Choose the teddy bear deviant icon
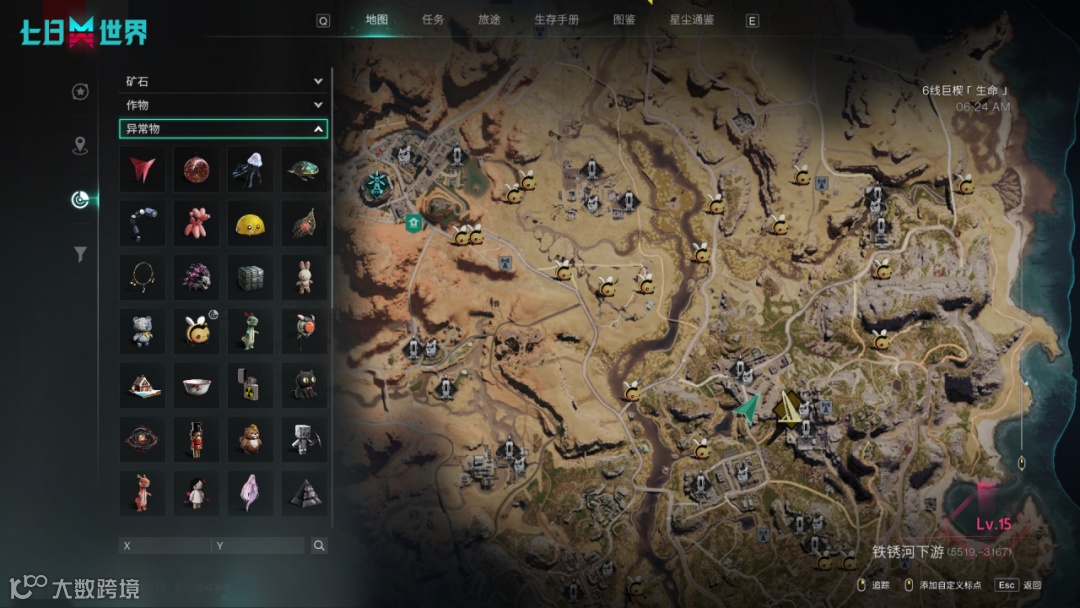1080x608 pixels. click(142, 329)
